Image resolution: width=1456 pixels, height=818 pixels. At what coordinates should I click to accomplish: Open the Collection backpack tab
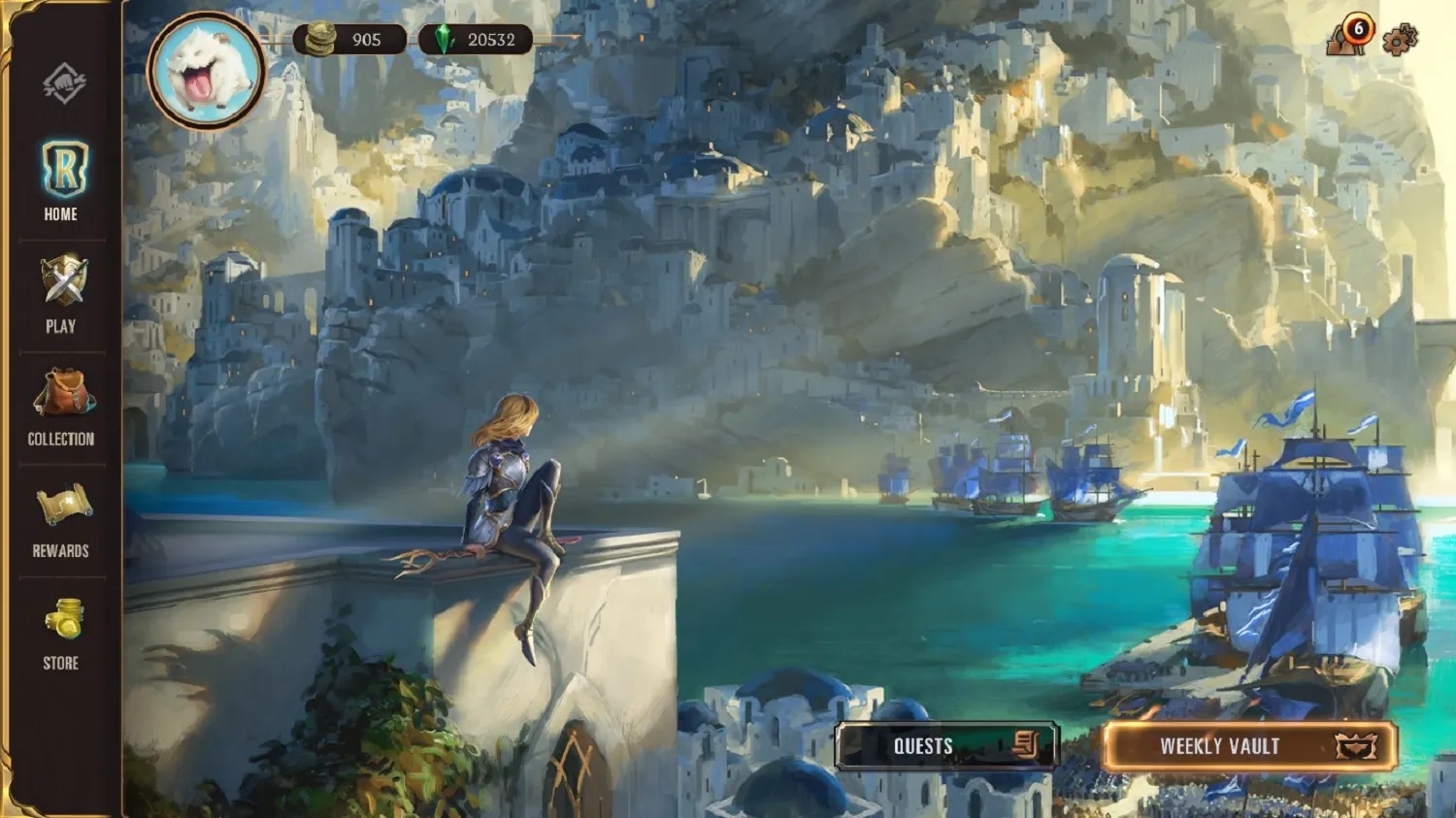pos(62,407)
